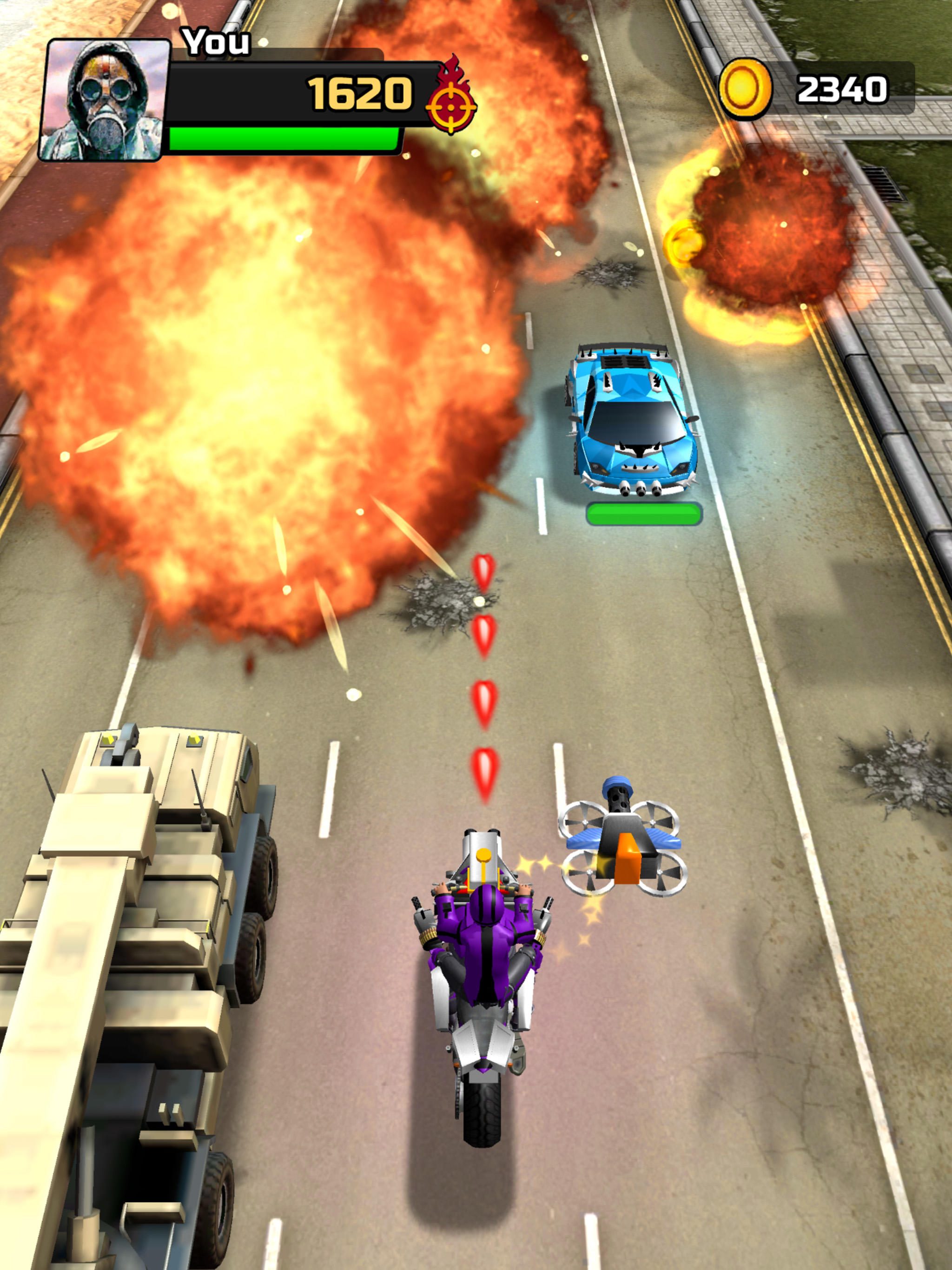Click the You name label
The image size is (952, 1270).
(215, 40)
